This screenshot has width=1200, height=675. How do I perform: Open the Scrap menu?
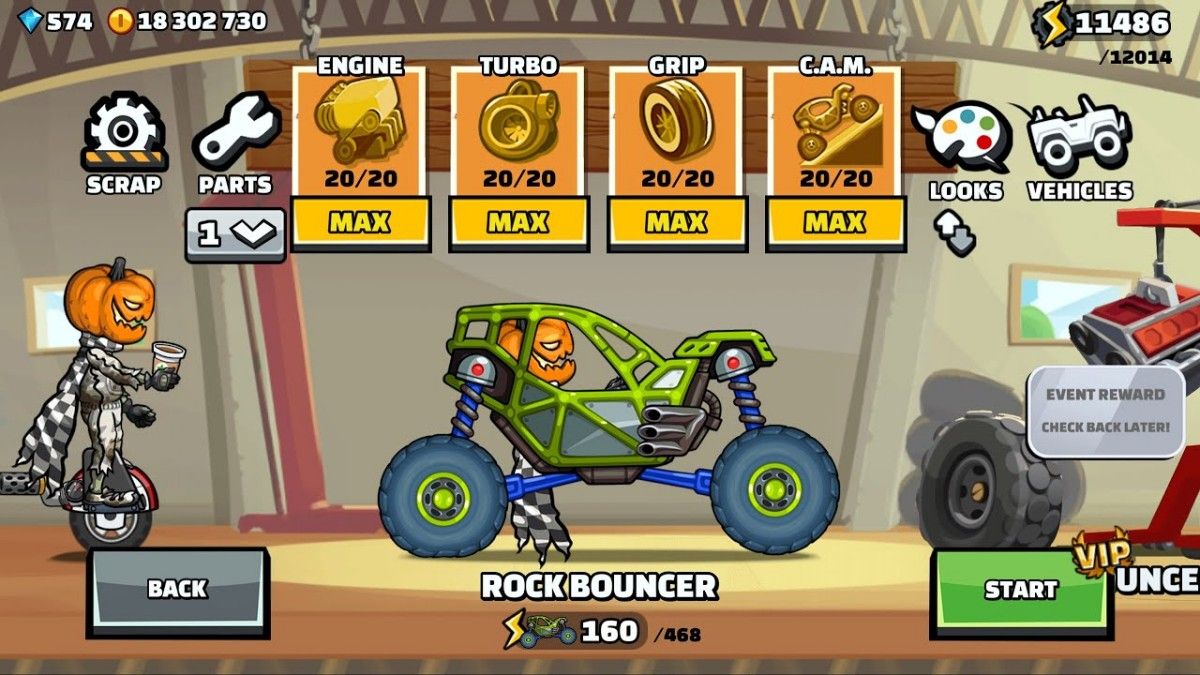pos(123,144)
